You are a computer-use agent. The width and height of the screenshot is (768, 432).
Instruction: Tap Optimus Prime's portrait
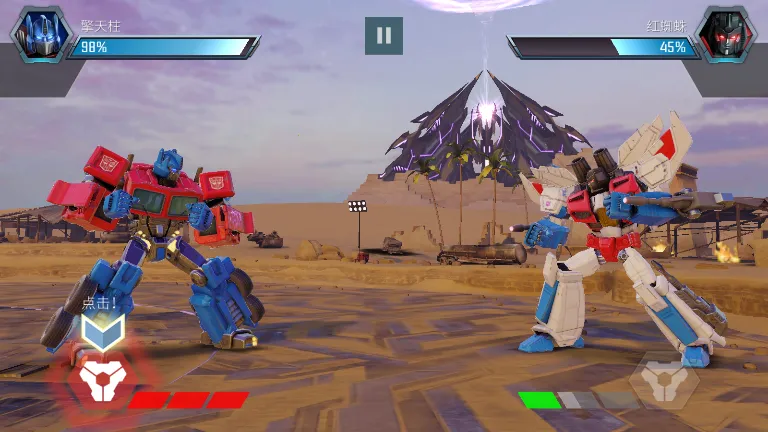tap(41, 35)
